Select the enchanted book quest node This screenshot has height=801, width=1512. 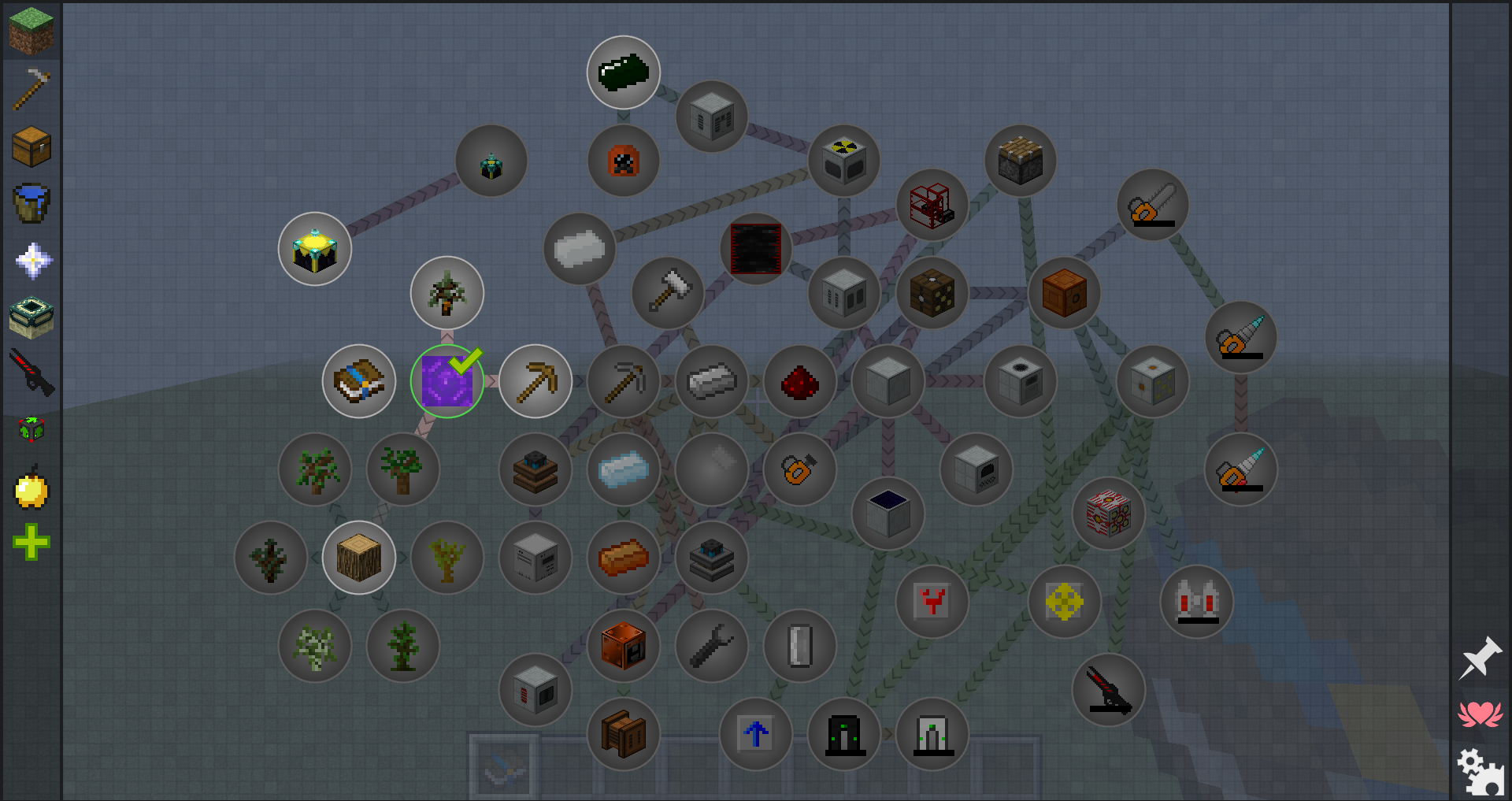point(359,381)
